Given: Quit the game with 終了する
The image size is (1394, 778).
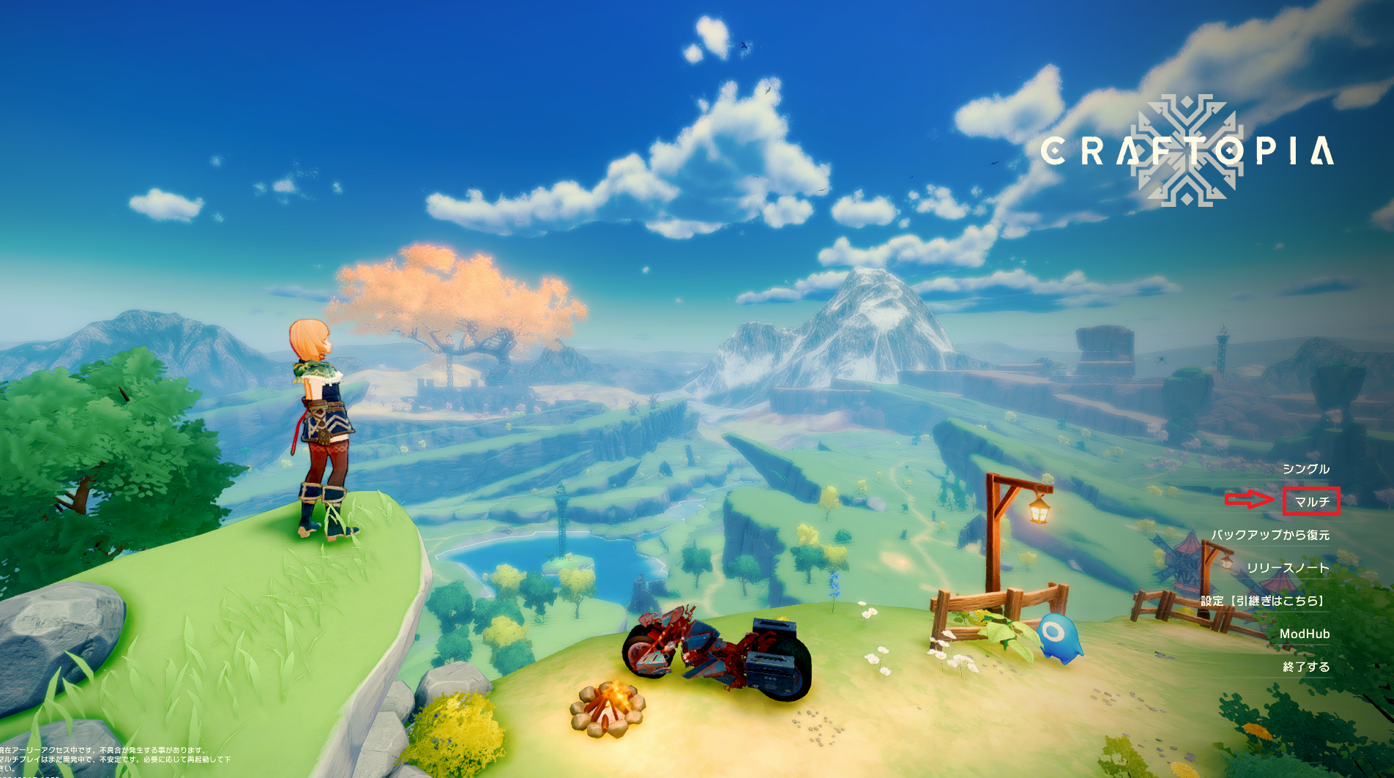Looking at the screenshot, I should coord(1306,667).
